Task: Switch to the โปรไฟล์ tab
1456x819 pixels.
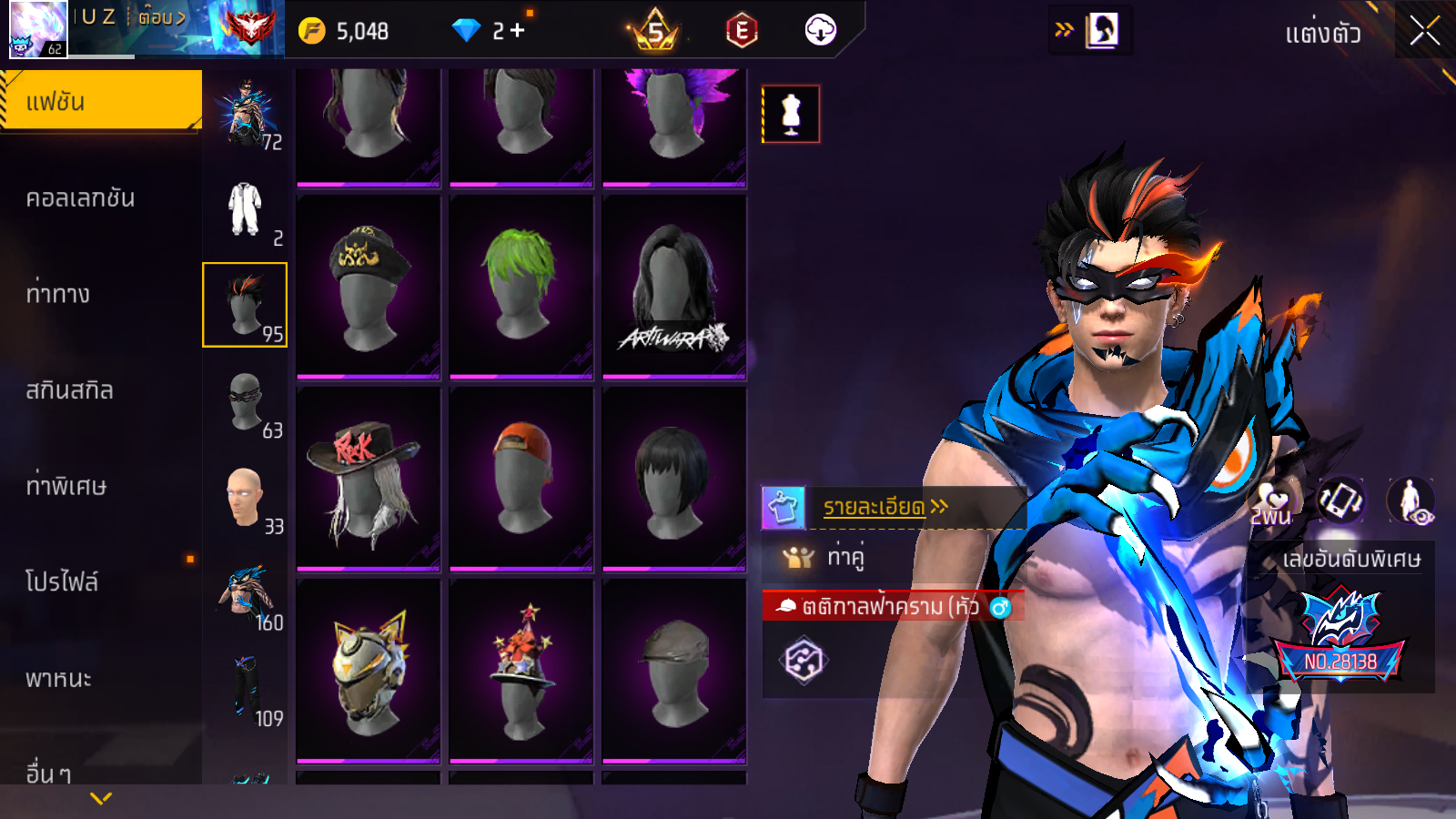Action: pos(62,582)
